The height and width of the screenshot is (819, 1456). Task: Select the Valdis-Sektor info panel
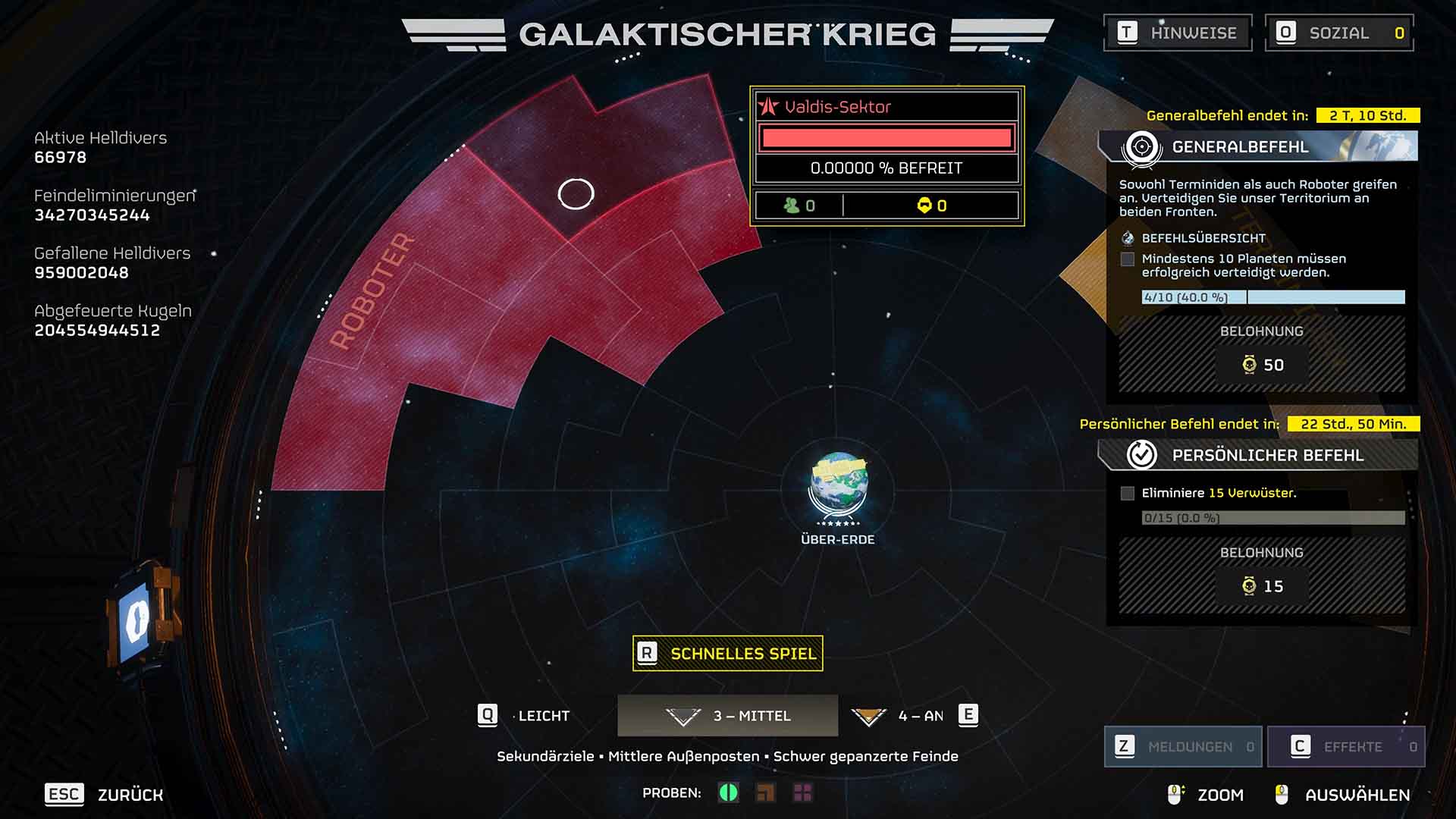pos(886,155)
